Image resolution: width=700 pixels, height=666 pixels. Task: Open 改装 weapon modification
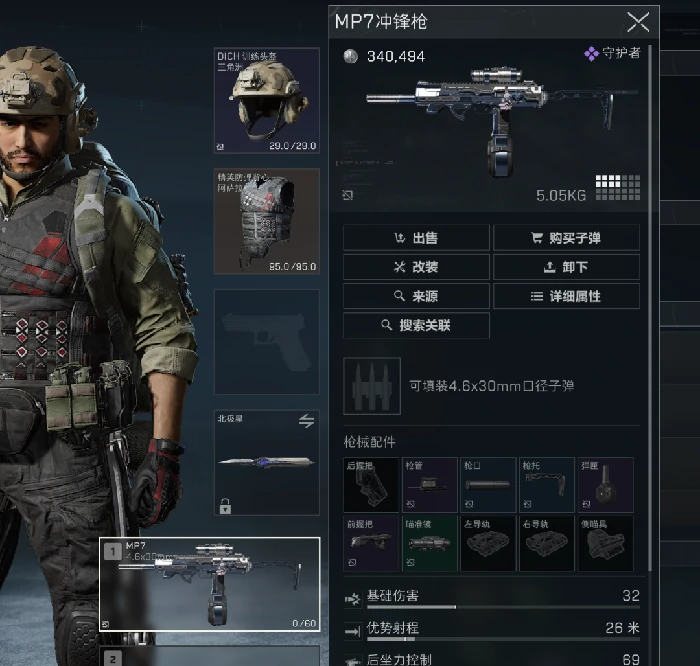pyautogui.click(x=416, y=267)
